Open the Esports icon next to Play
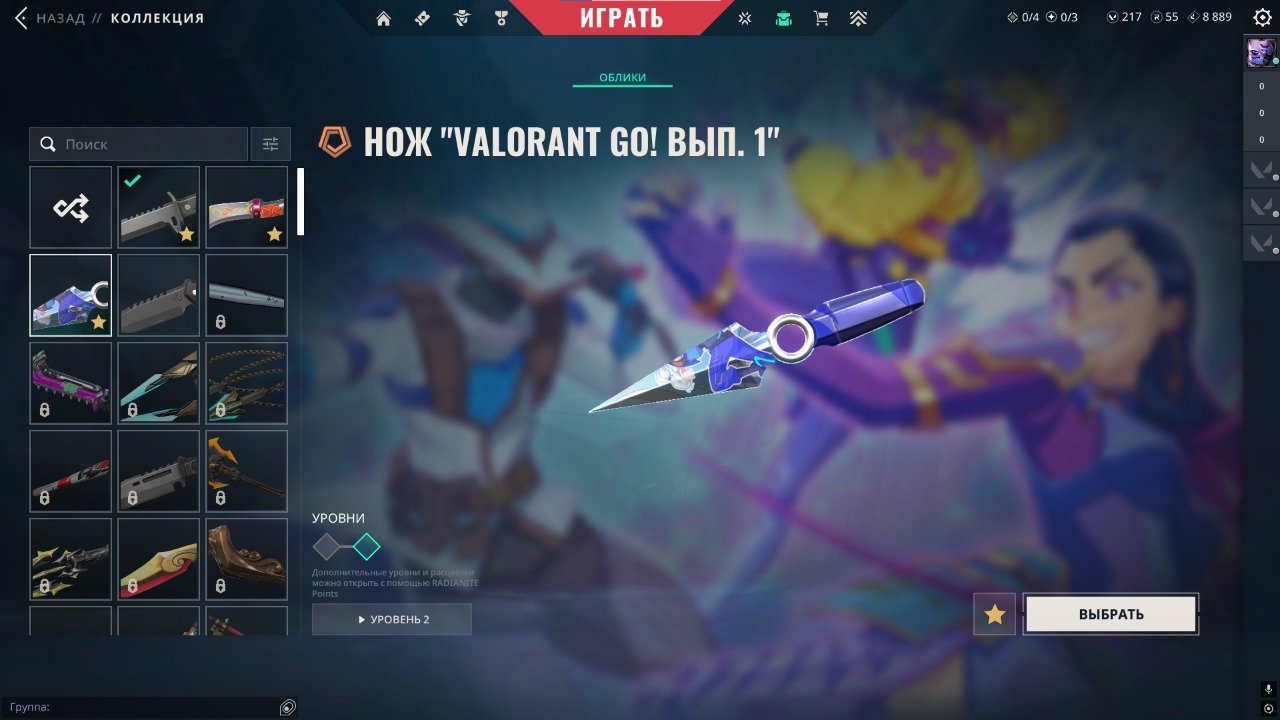The width and height of the screenshot is (1280, 720). tap(744, 18)
